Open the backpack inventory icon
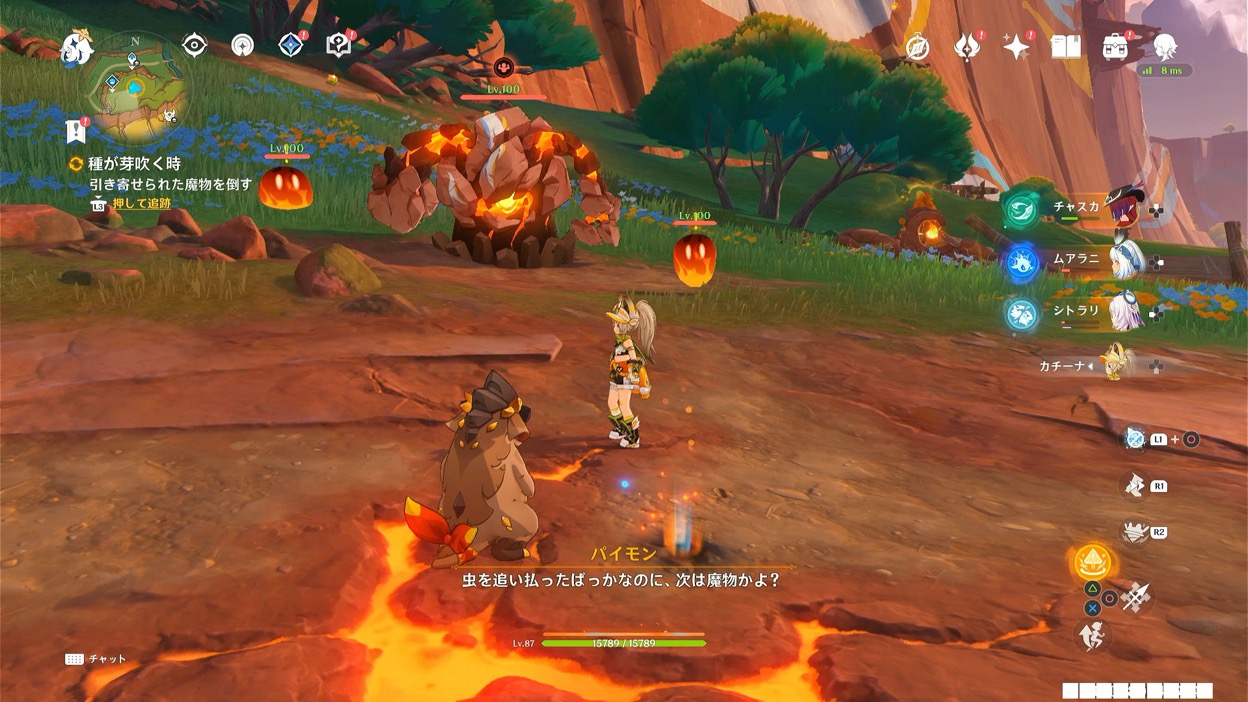 pyautogui.click(x=1115, y=47)
